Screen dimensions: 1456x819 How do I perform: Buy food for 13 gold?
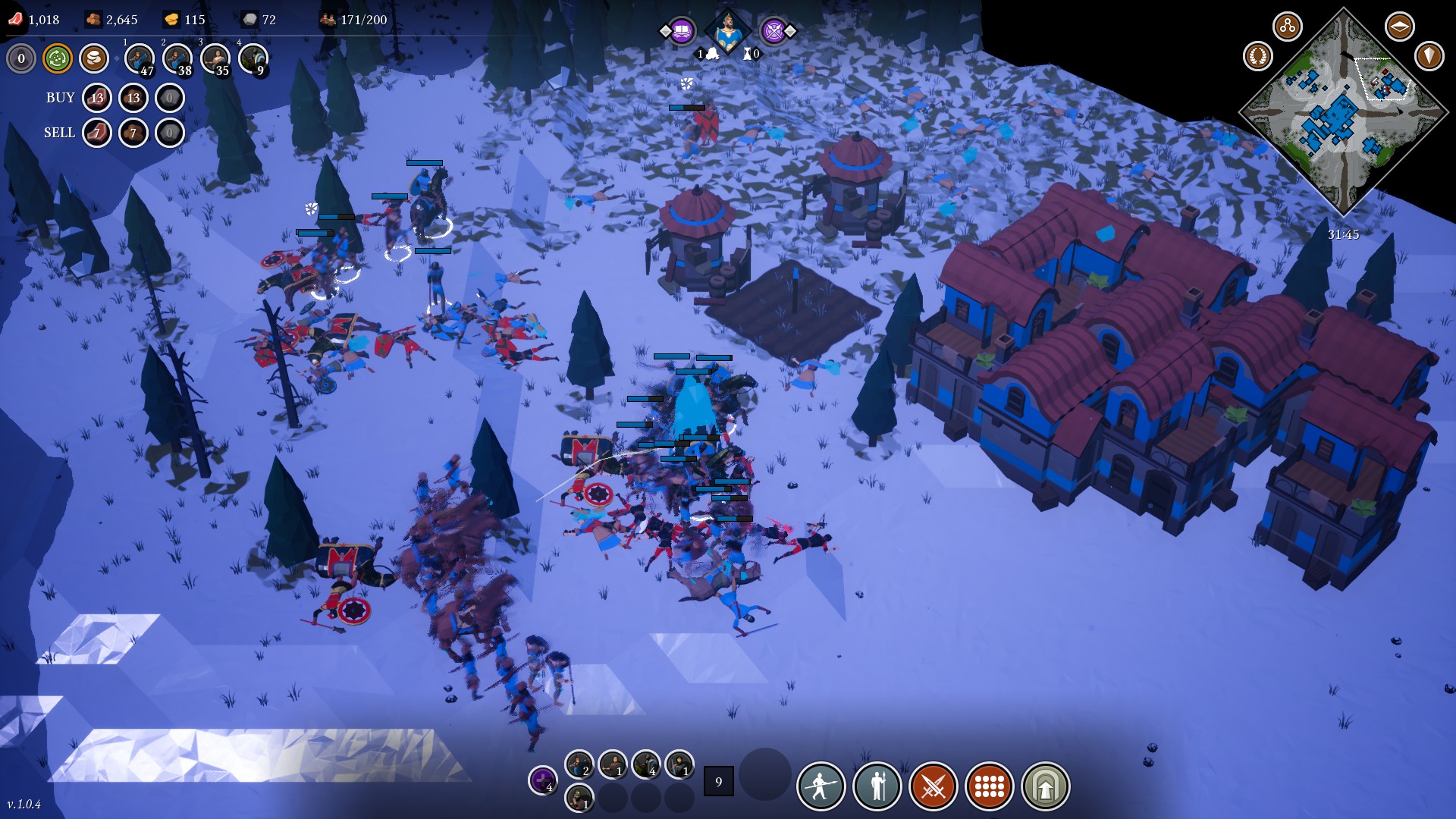click(97, 98)
